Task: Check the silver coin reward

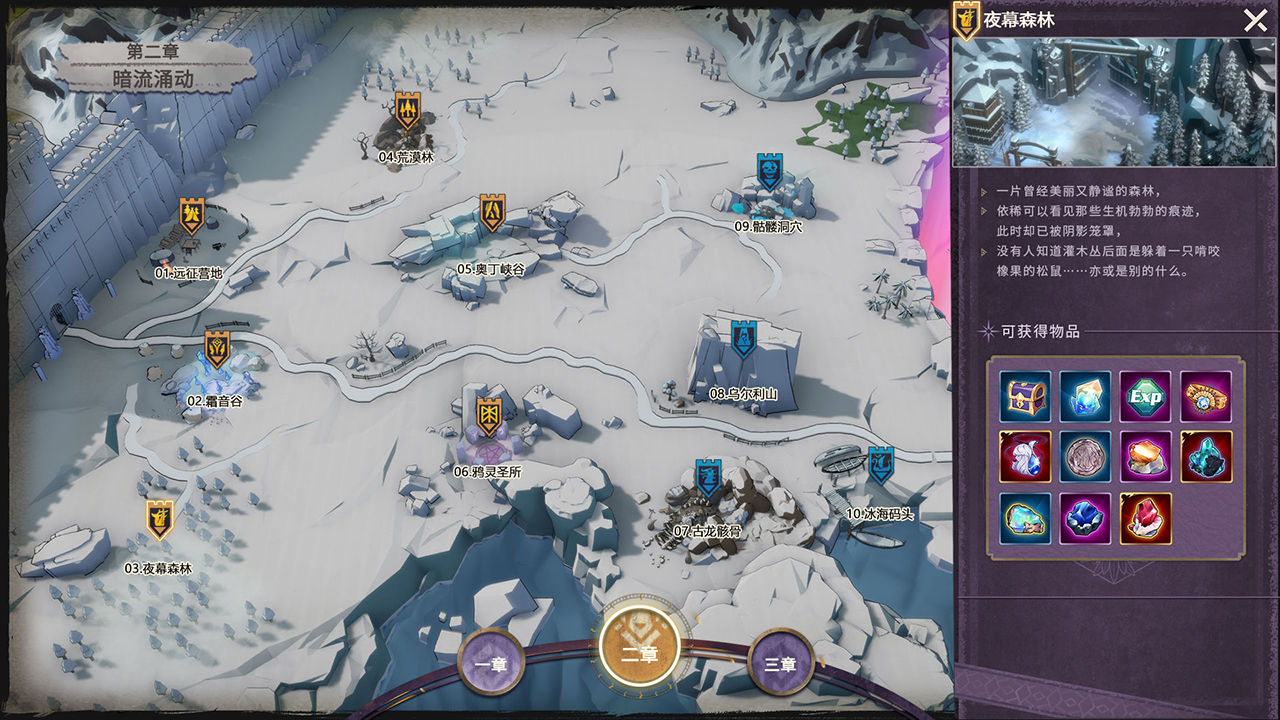Action: tap(1085, 457)
